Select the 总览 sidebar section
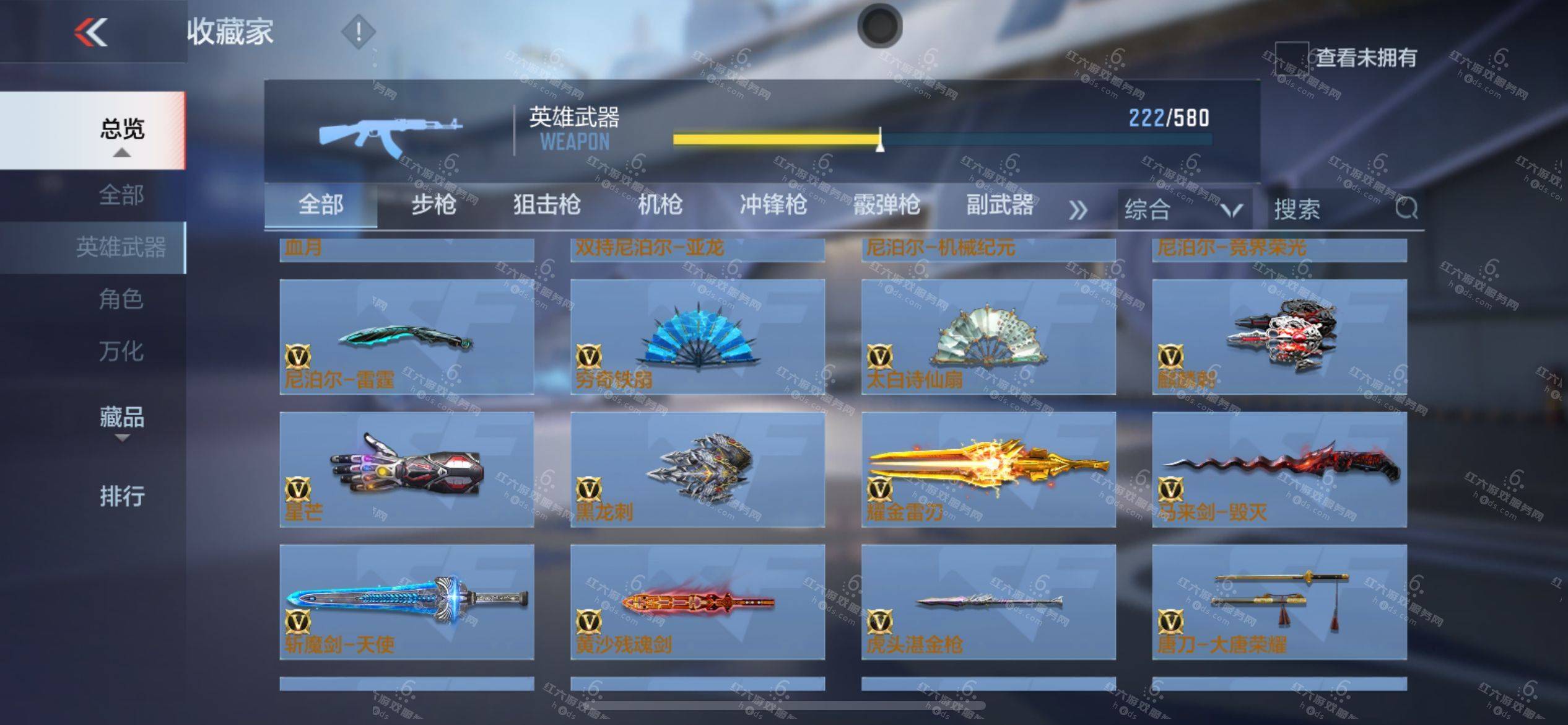1568x725 pixels. click(122, 130)
